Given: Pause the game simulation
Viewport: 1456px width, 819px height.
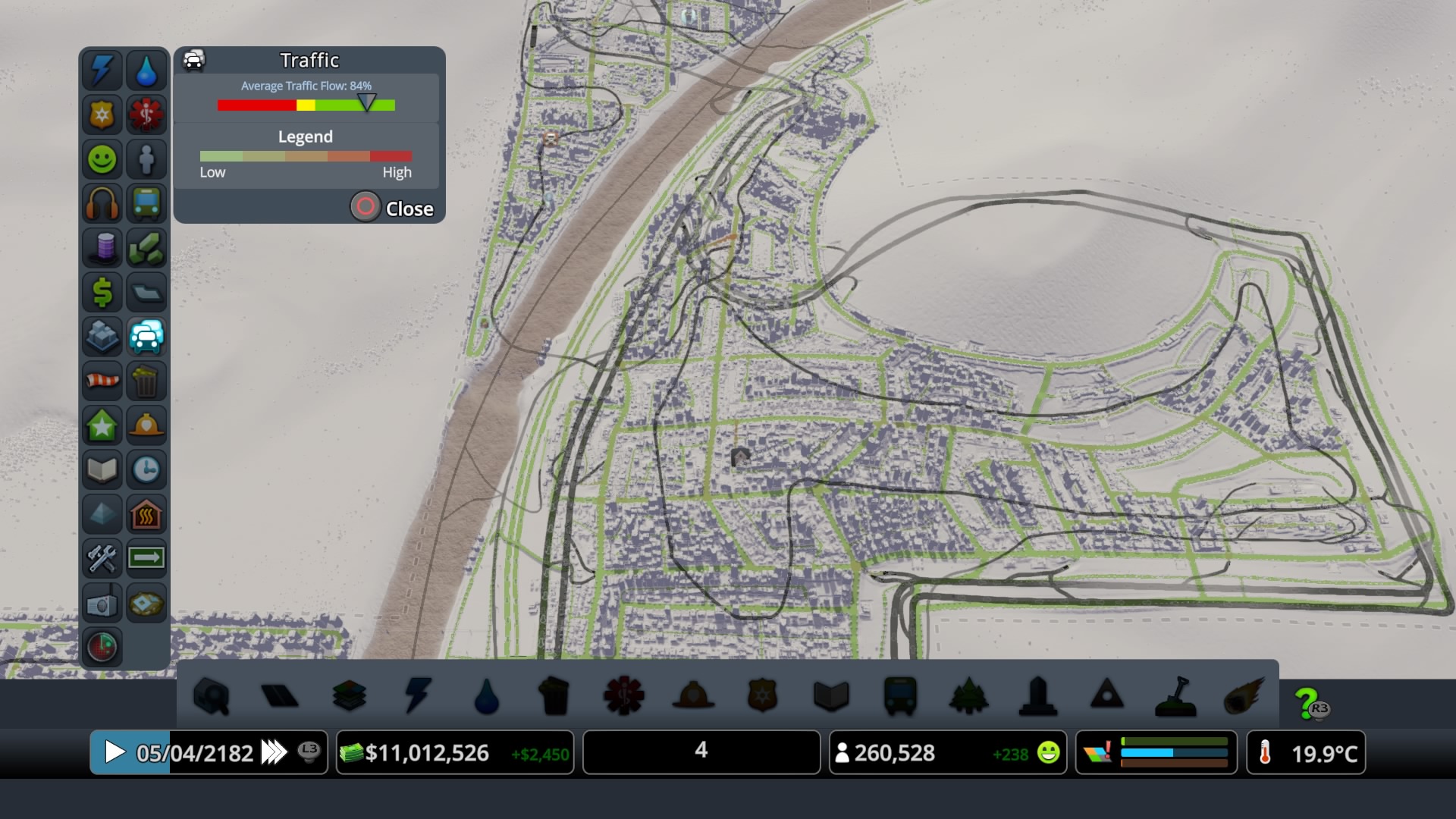Looking at the screenshot, I should pos(115,752).
